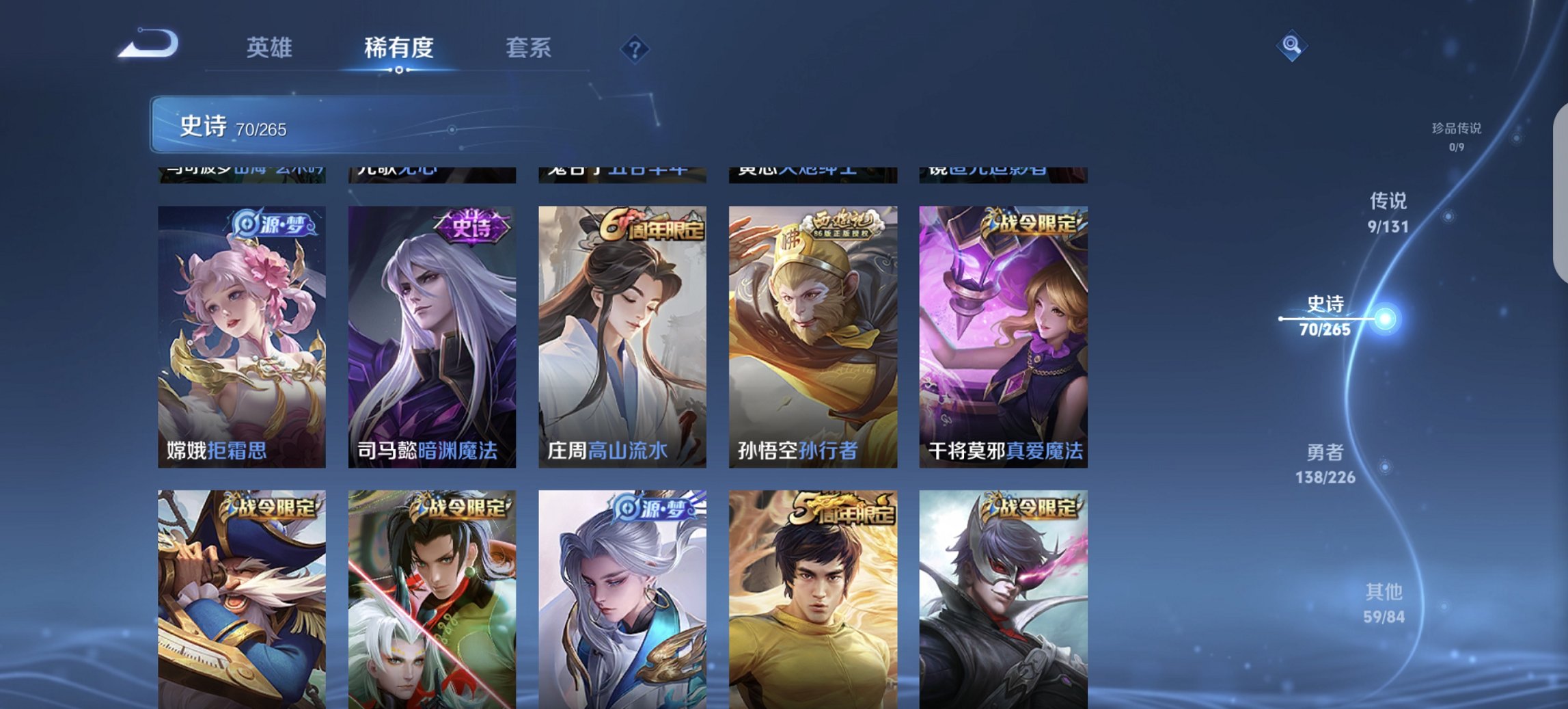Image resolution: width=1568 pixels, height=709 pixels.
Task: Click the help question mark icon
Action: (x=636, y=50)
